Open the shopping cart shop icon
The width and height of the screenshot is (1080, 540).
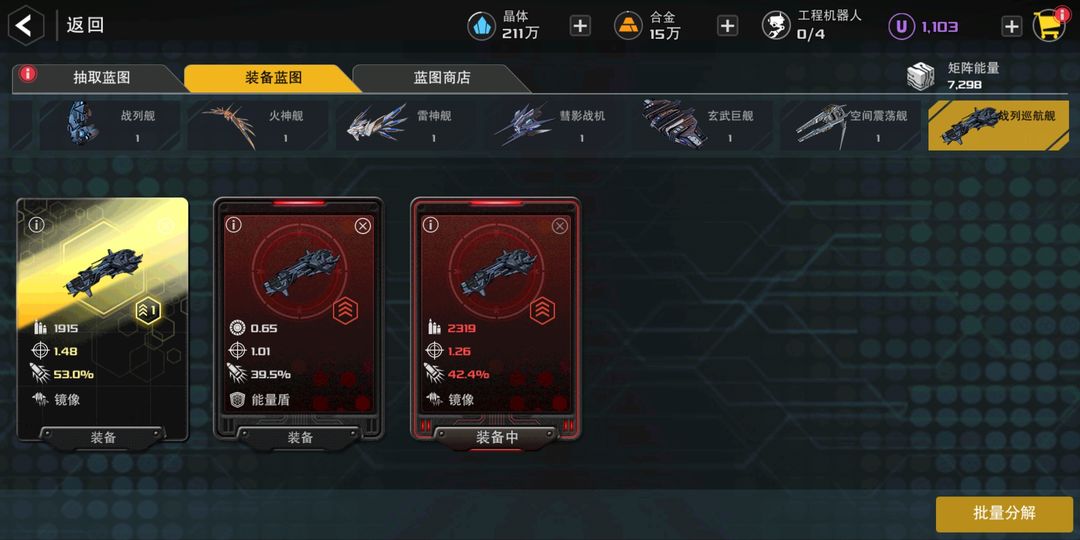click(1048, 26)
